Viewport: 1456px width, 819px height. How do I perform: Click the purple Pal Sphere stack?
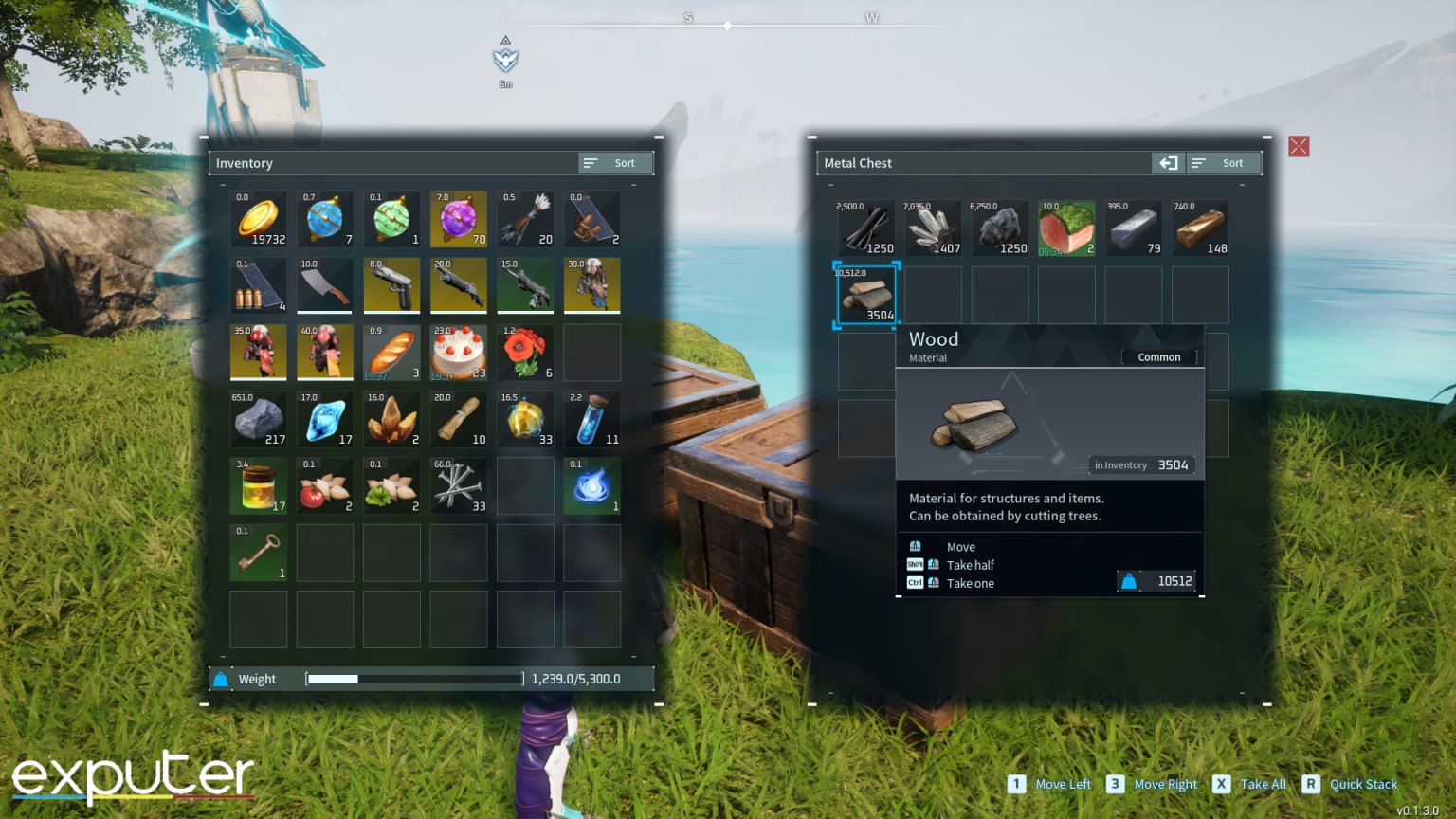point(459,219)
